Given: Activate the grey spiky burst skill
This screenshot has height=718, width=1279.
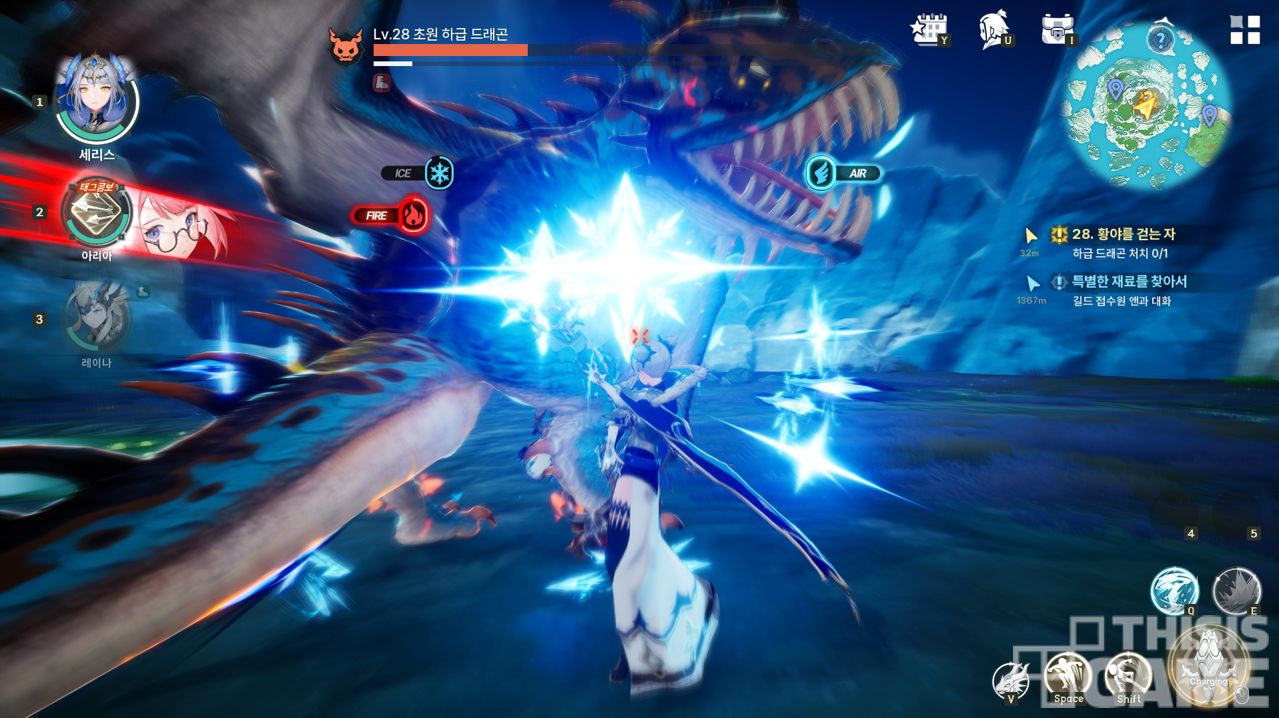Looking at the screenshot, I should 1236,590.
